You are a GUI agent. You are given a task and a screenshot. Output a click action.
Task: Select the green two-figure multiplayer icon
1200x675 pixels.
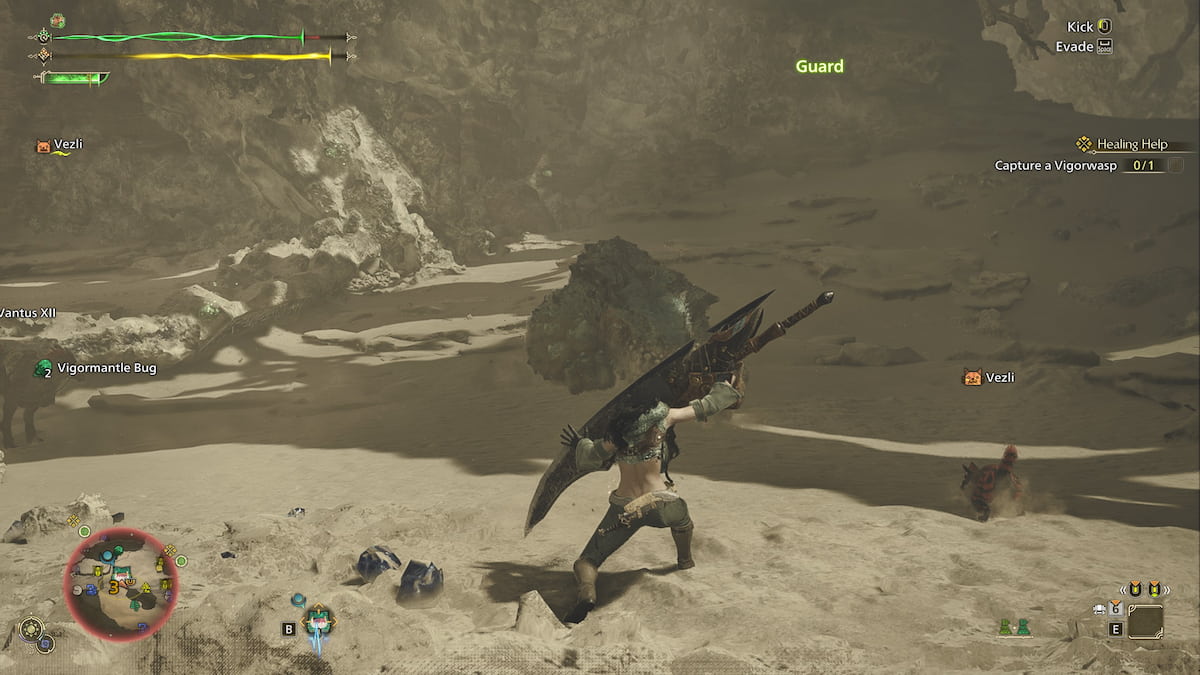point(1013,628)
